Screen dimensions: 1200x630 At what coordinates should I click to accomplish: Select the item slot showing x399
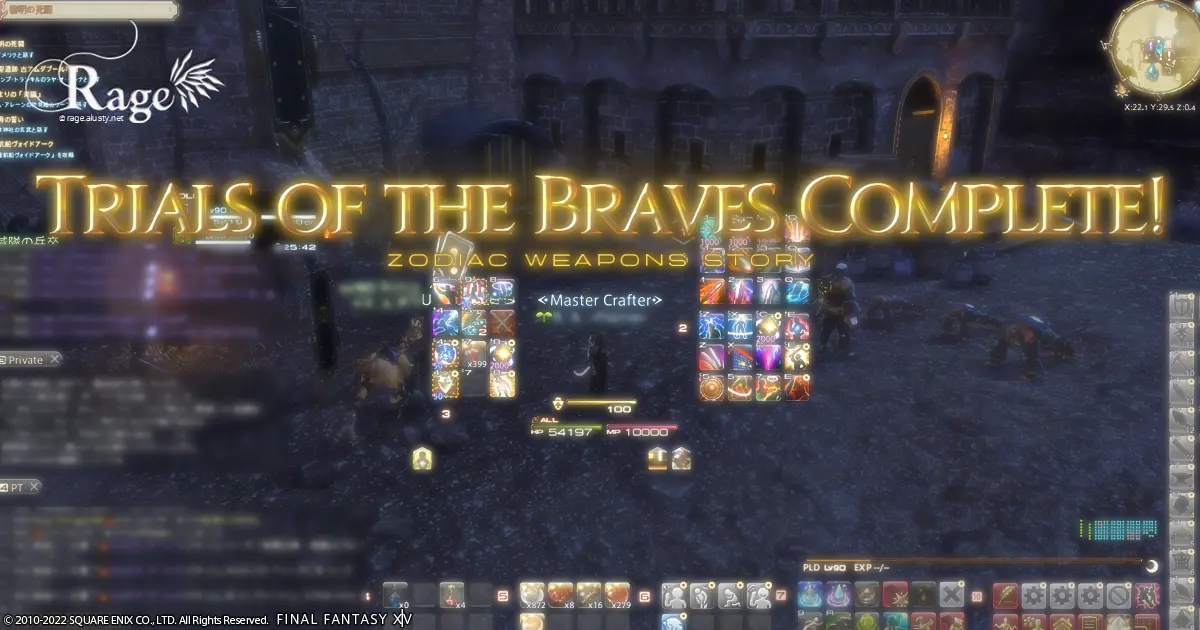[x=474, y=353]
